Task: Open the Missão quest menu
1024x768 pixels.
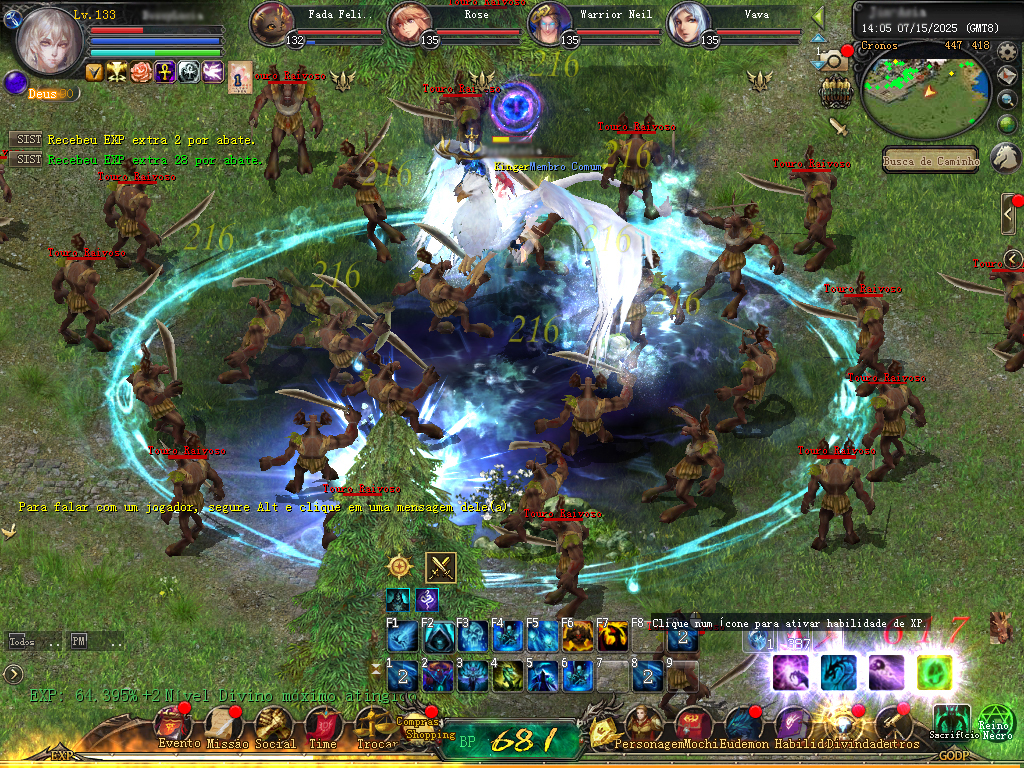Action: 224,724
